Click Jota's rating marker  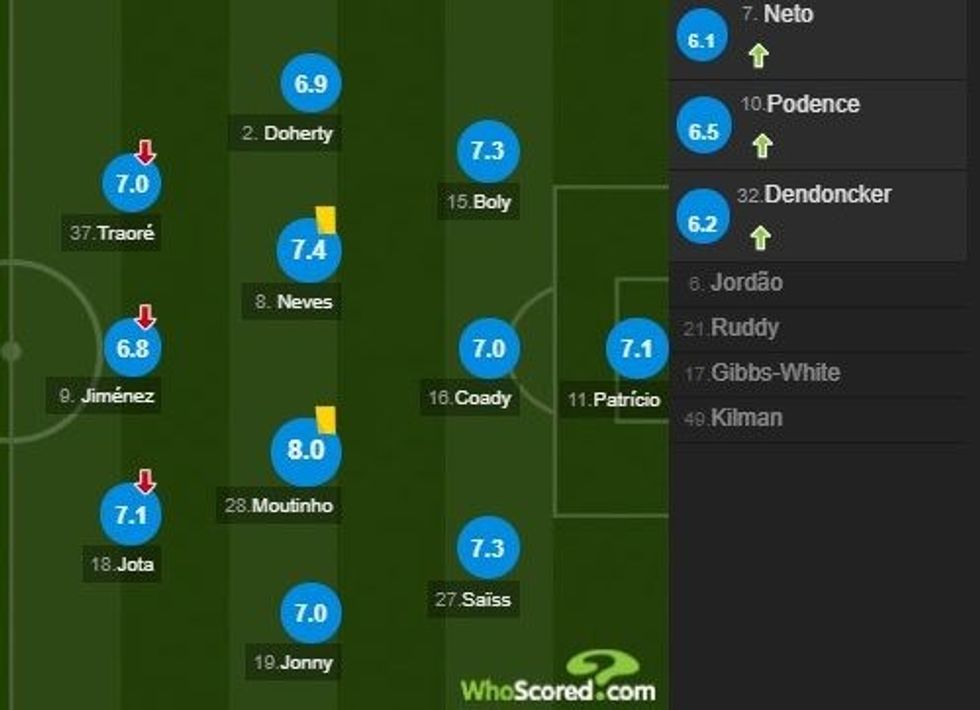click(132, 515)
